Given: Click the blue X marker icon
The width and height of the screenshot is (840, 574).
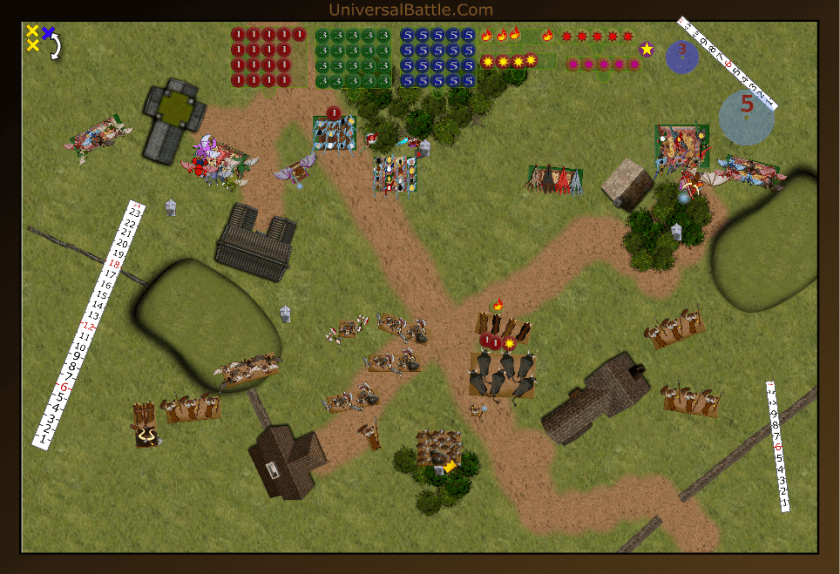Looking at the screenshot, I should (x=47, y=32).
